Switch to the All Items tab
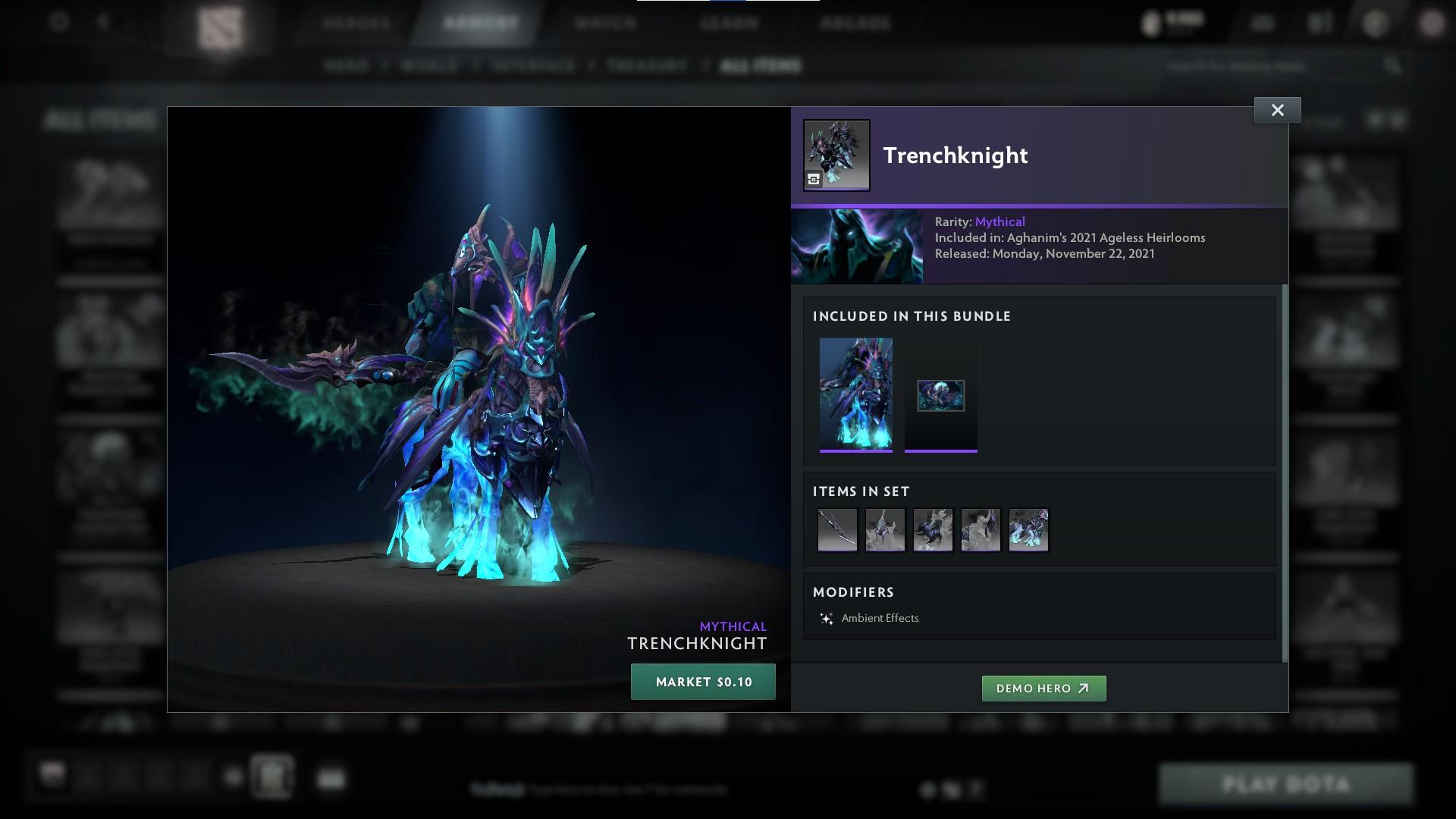The height and width of the screenshot is (819, 1456). pyautogui.click(x=761, y=66)
